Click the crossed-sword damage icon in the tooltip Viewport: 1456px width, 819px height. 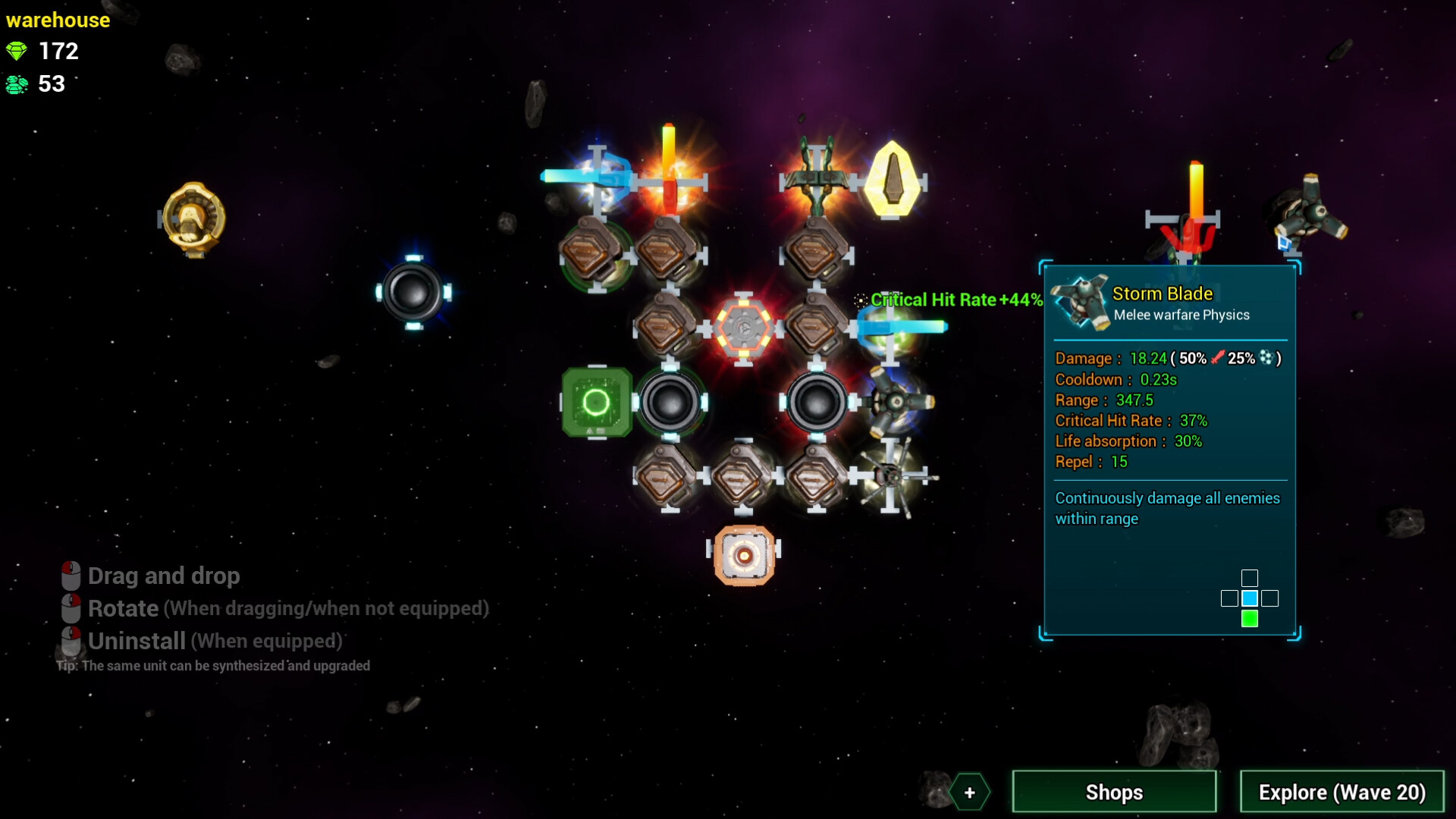(x=1217, y=357)
